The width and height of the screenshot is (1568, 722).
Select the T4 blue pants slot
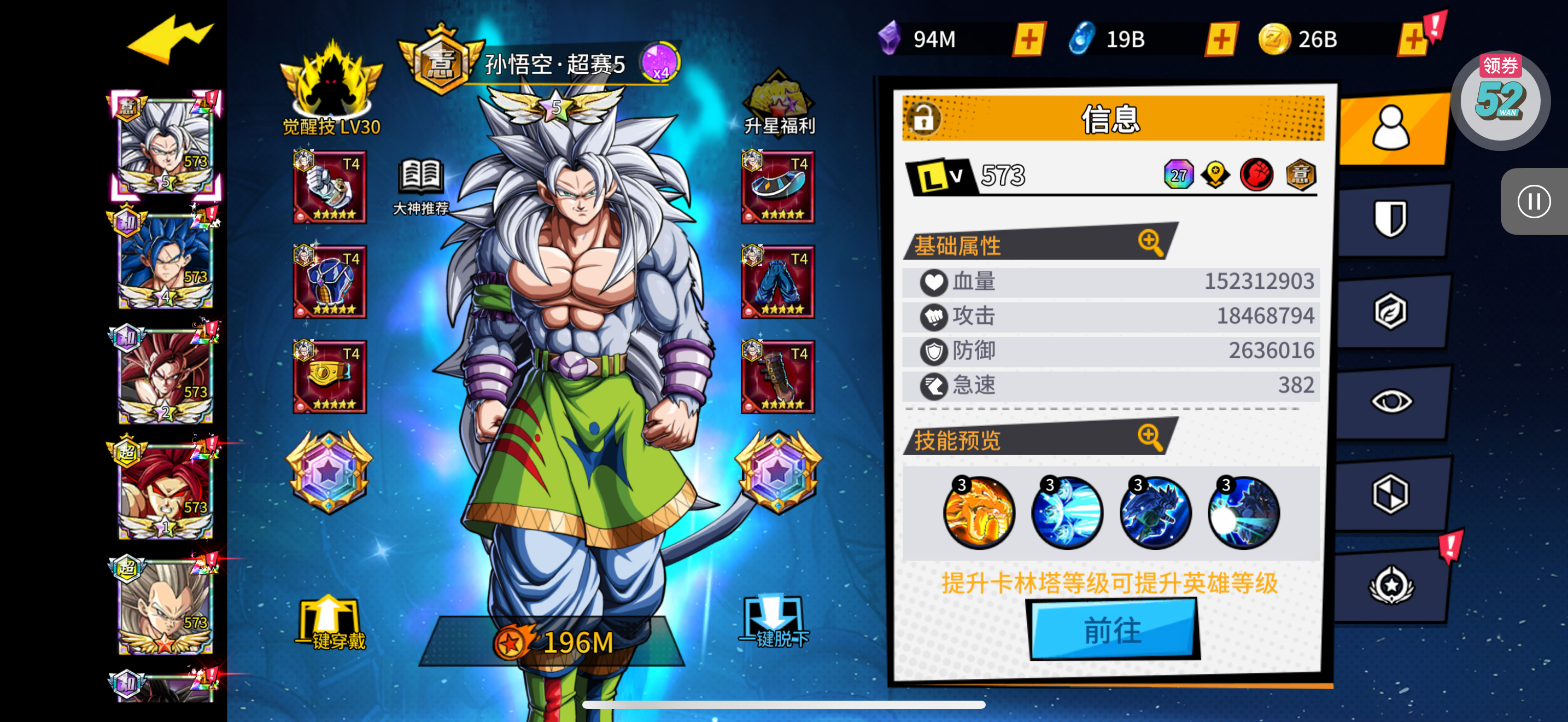[777, 282]
